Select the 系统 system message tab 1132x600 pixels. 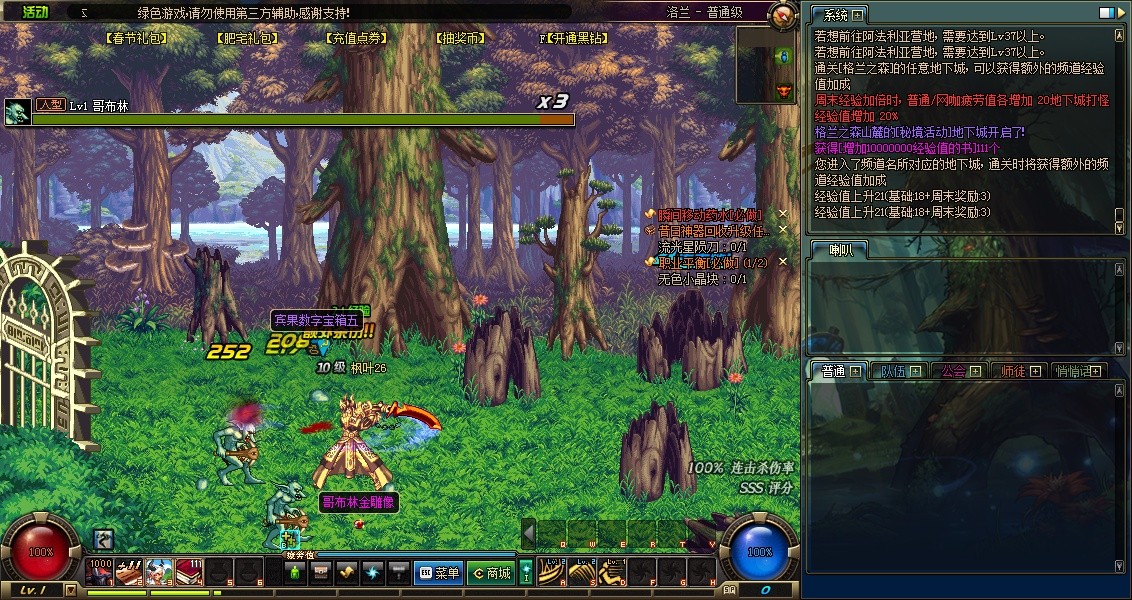[x=836, y=15]
